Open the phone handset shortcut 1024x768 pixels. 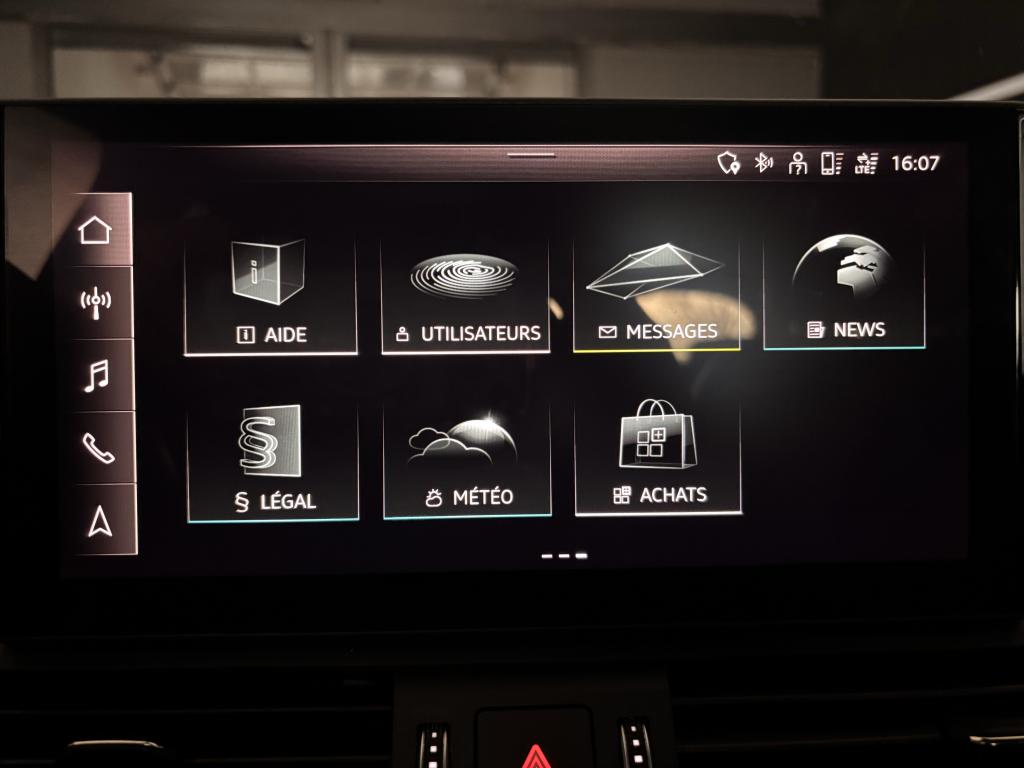[98, 449]
